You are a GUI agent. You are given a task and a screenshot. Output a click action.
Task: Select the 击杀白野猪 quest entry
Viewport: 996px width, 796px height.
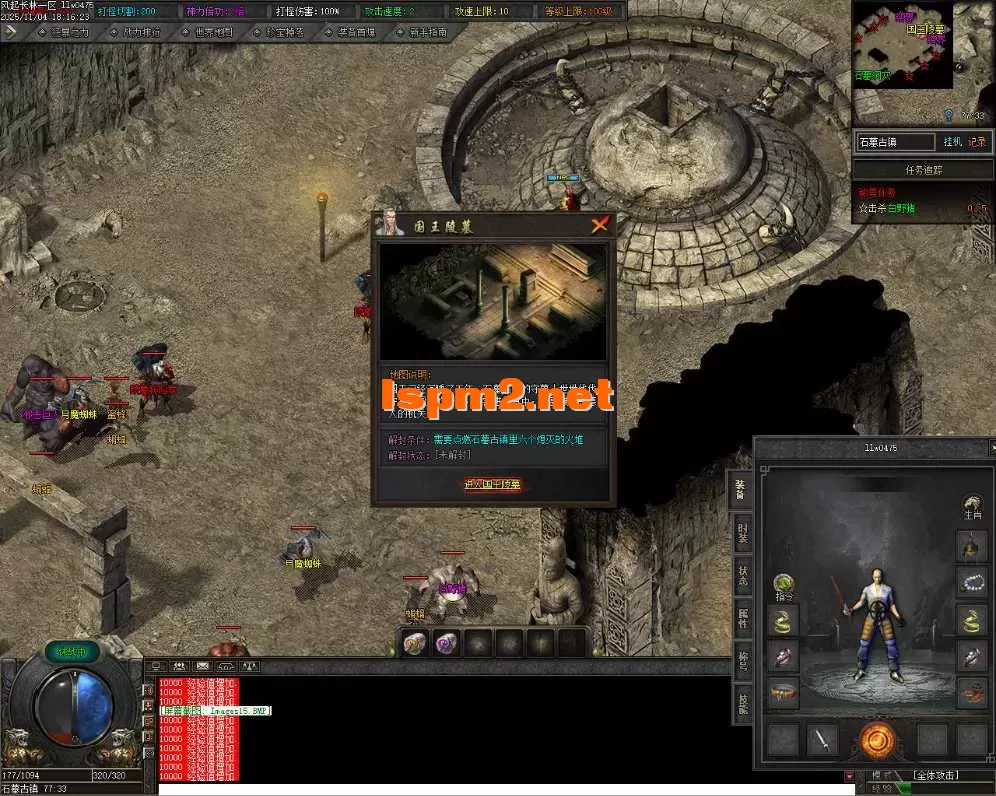[890, 209]
